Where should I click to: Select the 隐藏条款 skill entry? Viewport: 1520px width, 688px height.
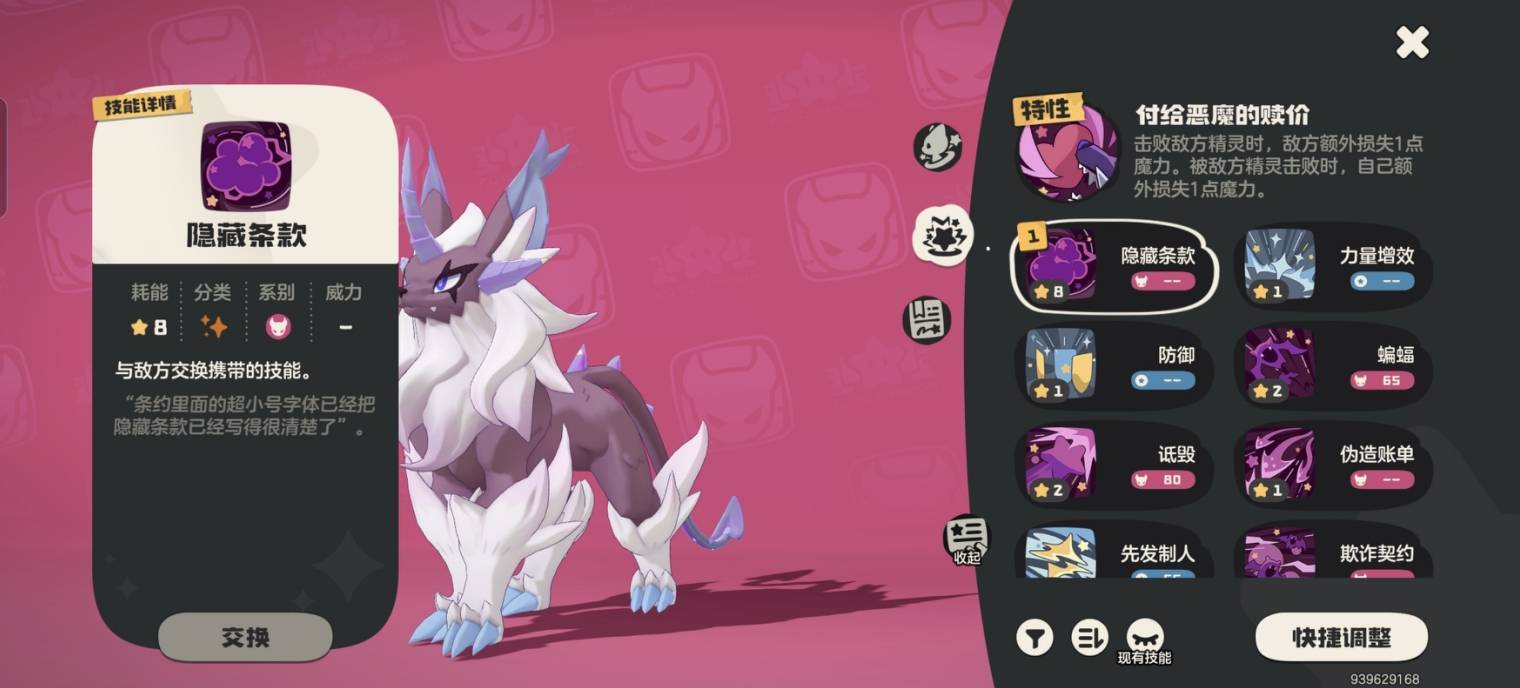(x=1115, y=265)
